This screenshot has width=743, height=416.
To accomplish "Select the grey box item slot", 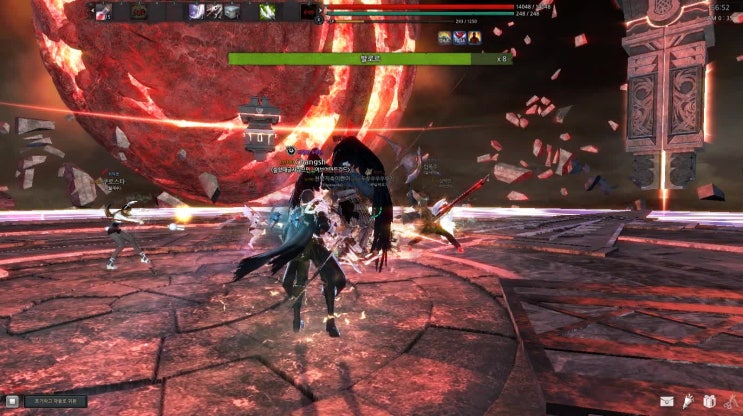I will coord(232,12).
